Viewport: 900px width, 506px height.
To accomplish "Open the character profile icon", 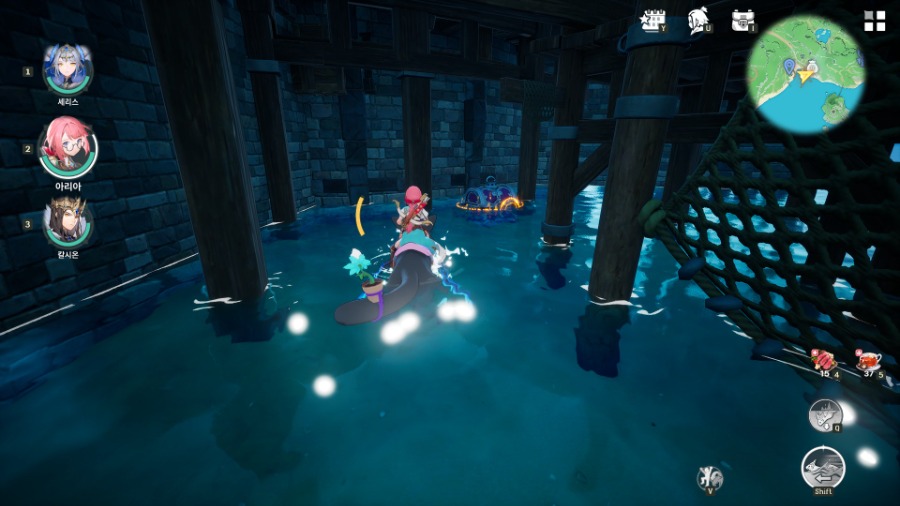I will pos(699,21).
